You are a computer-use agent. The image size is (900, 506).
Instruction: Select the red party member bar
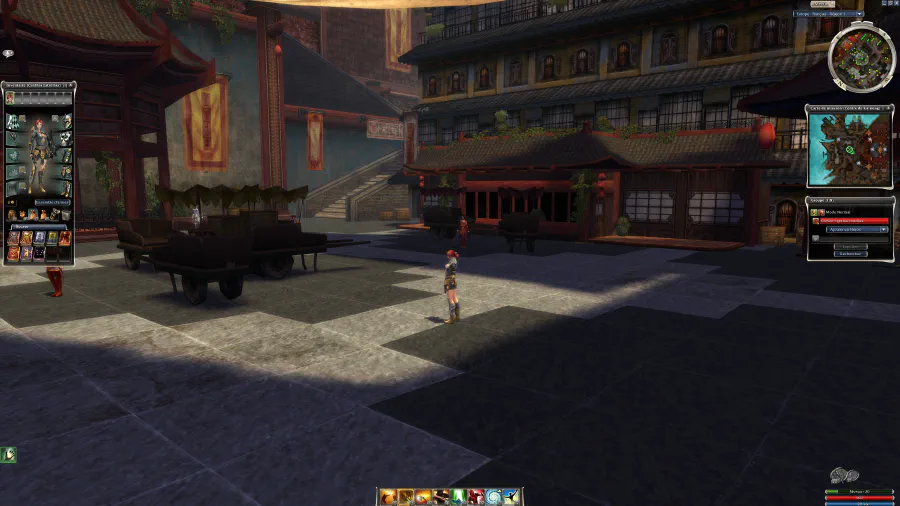pos(854,220)
